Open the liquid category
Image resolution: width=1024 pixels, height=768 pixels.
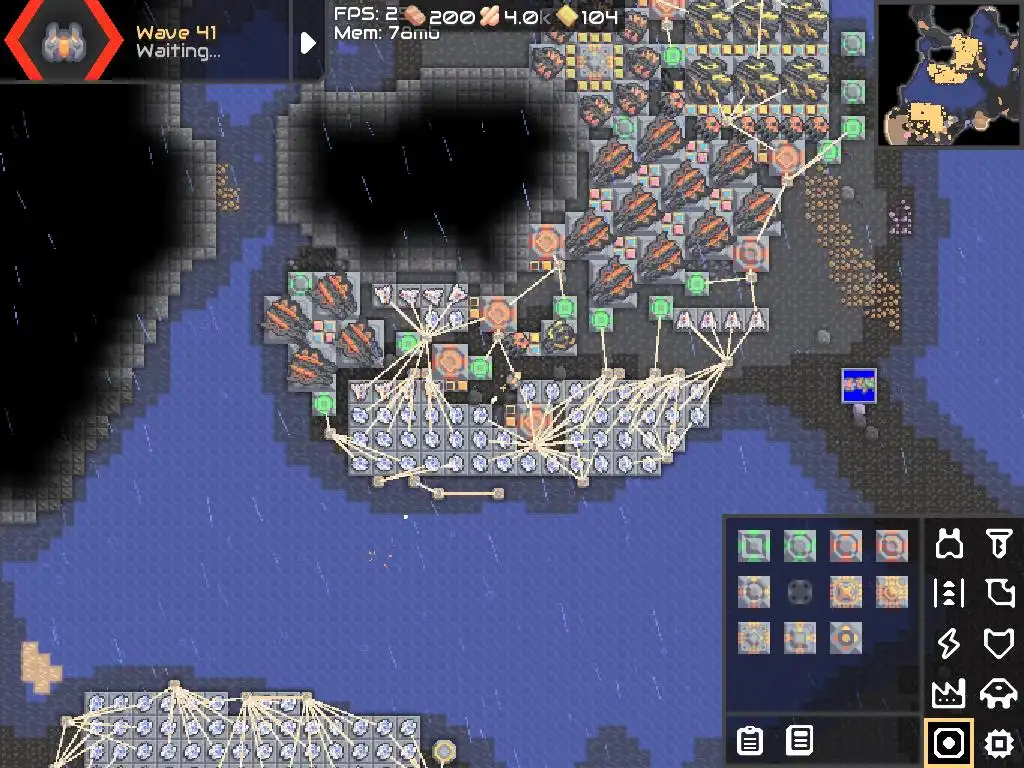coord(998,593)
